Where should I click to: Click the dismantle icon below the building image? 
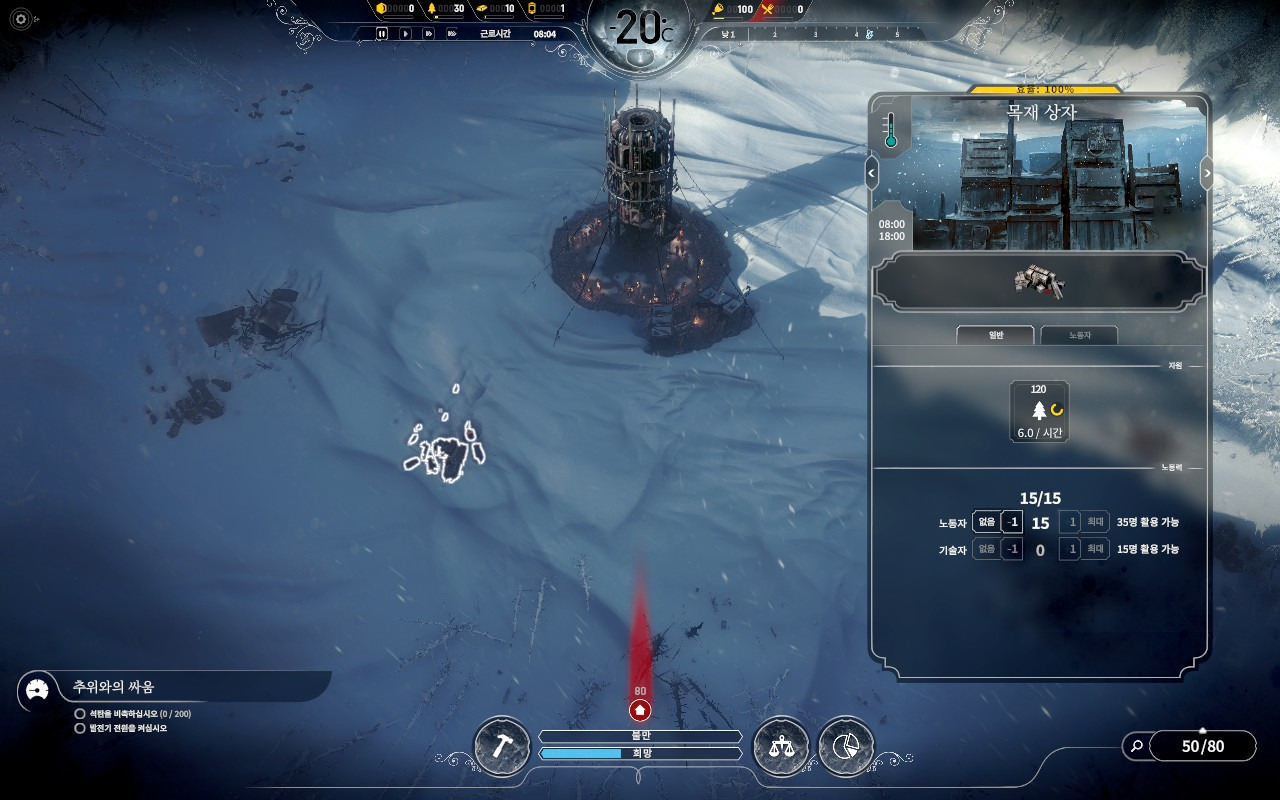[1038, 282]
